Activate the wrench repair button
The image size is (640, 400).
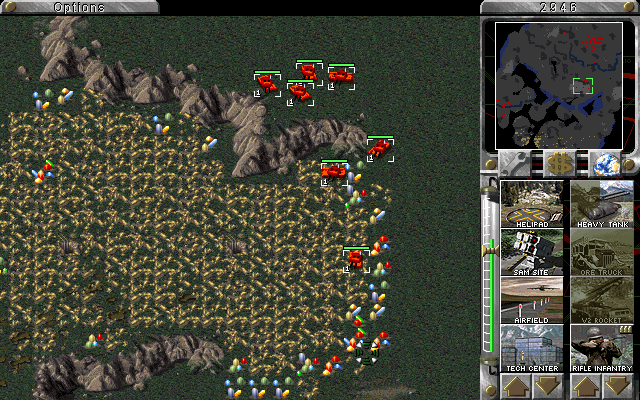tap(516, 163)
